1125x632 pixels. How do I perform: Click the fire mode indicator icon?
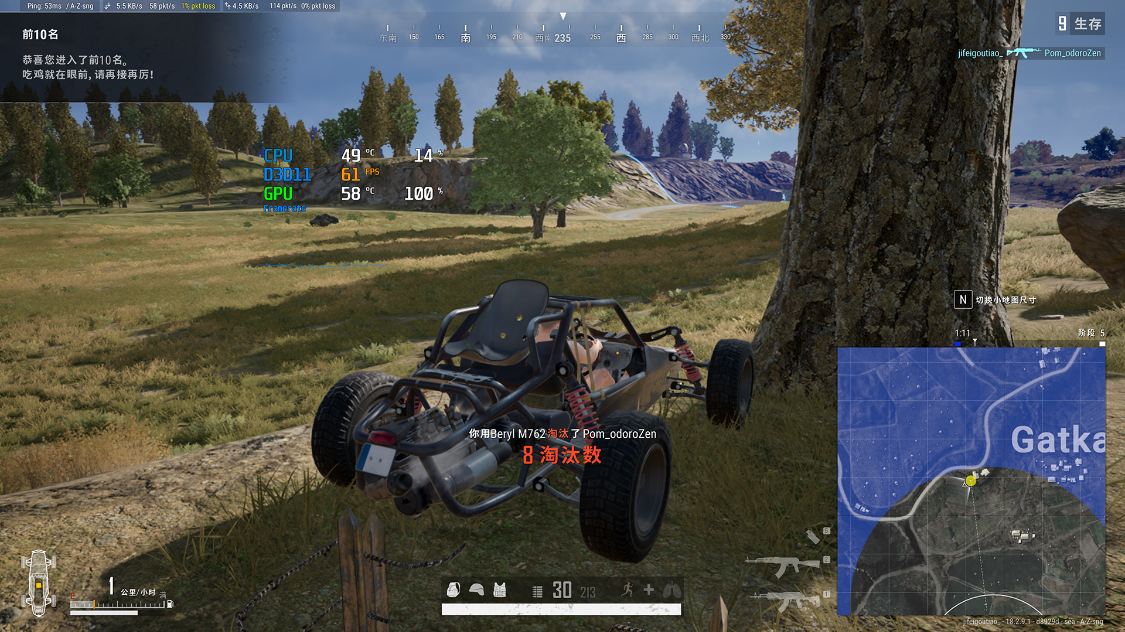[x=537, y=591]
